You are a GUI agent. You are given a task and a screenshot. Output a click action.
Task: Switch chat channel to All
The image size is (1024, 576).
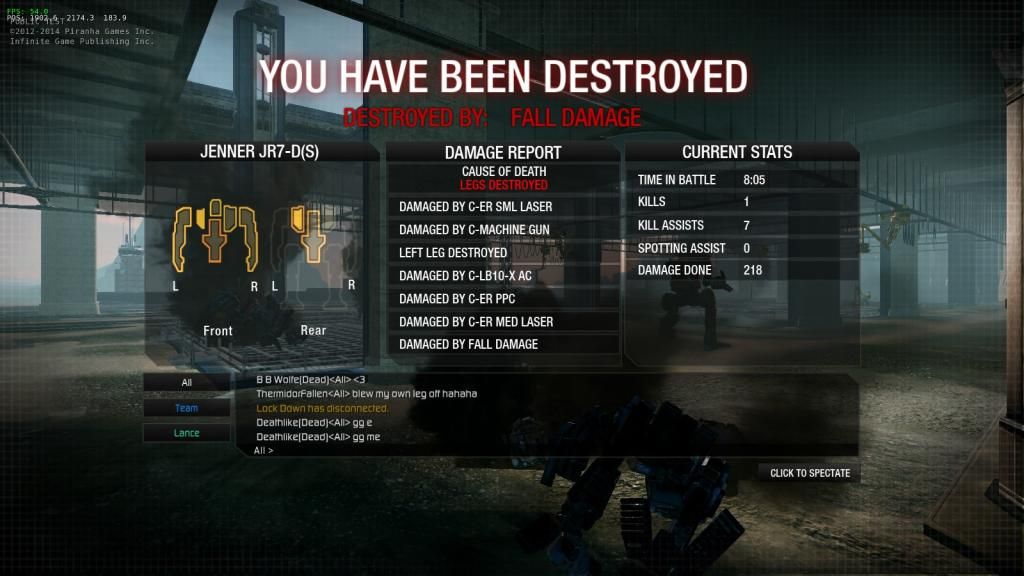(186, 383)
